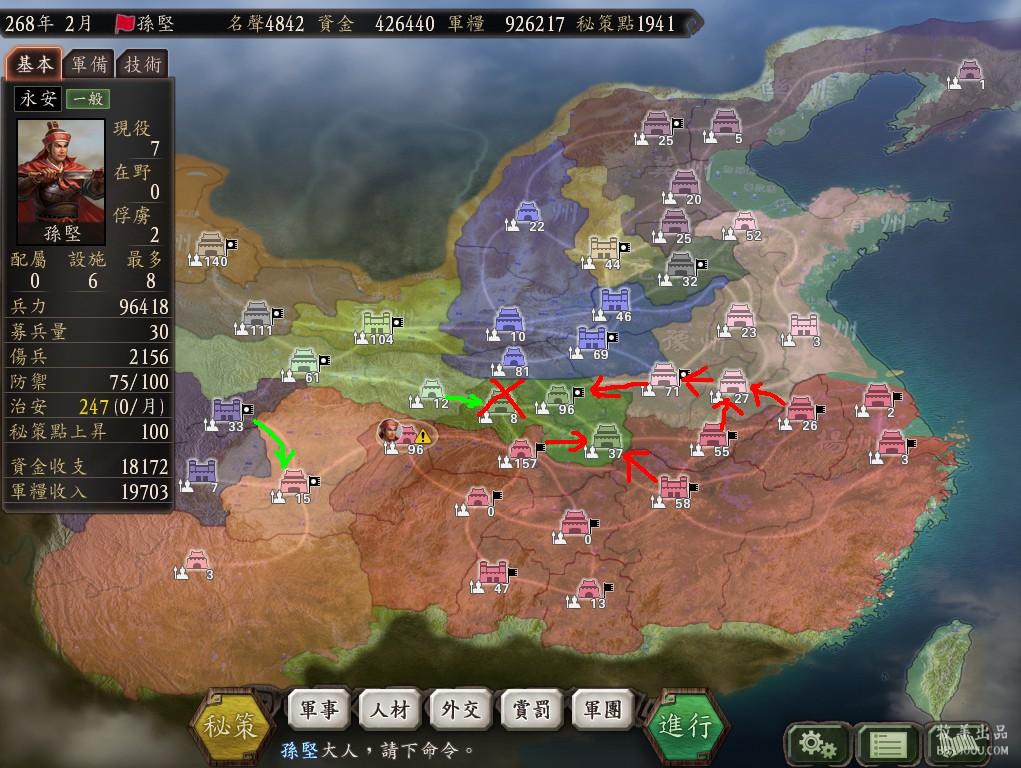Open the 軍團 corps command
The image size is (1021, 768).
coord(602,710)
